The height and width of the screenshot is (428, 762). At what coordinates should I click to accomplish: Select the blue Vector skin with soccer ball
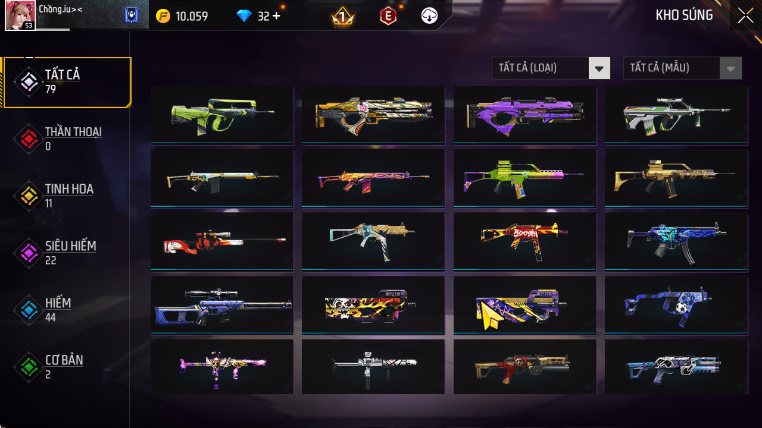676,304
